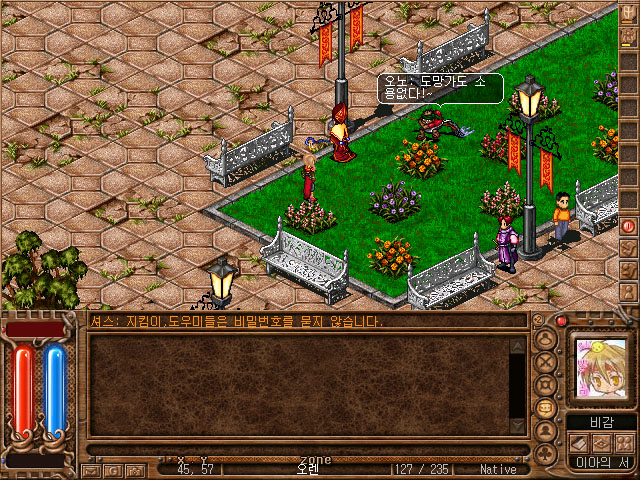This screenshot has width=640, height=480.
Task: Click the character portrait picture
Action: coord(599,368)
